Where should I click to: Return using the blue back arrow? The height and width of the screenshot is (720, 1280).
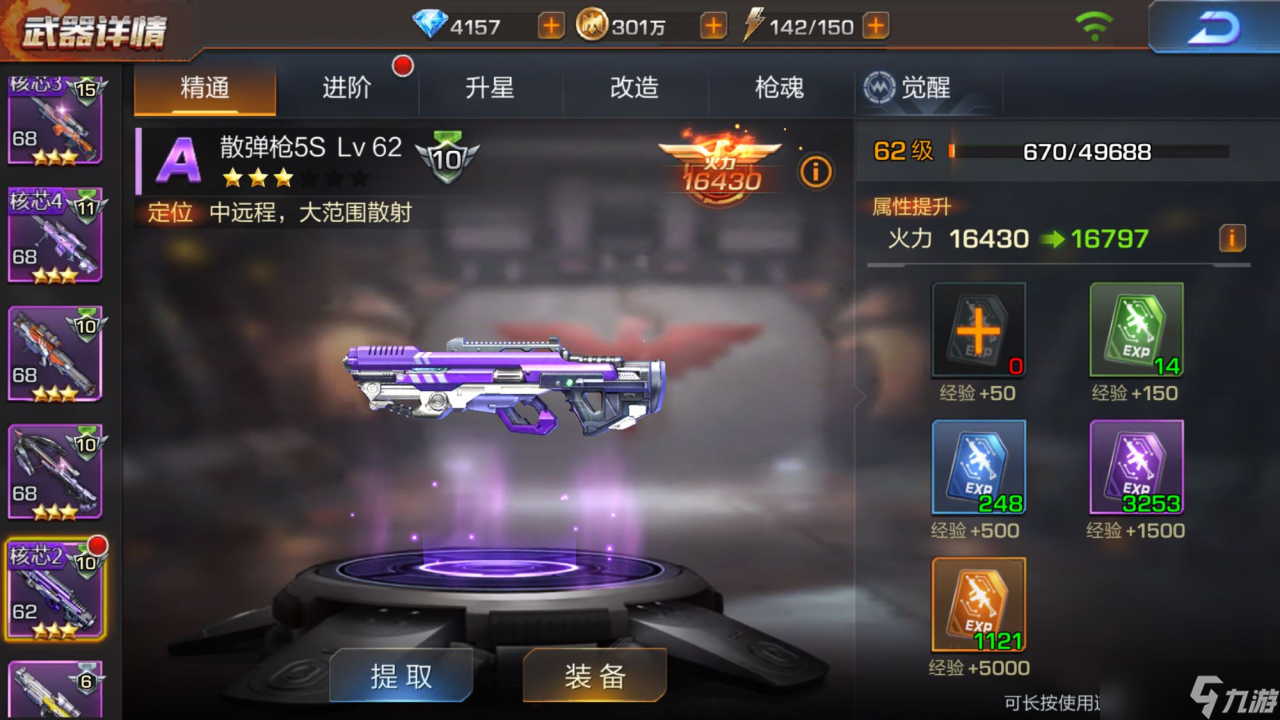pos(1212,27)
